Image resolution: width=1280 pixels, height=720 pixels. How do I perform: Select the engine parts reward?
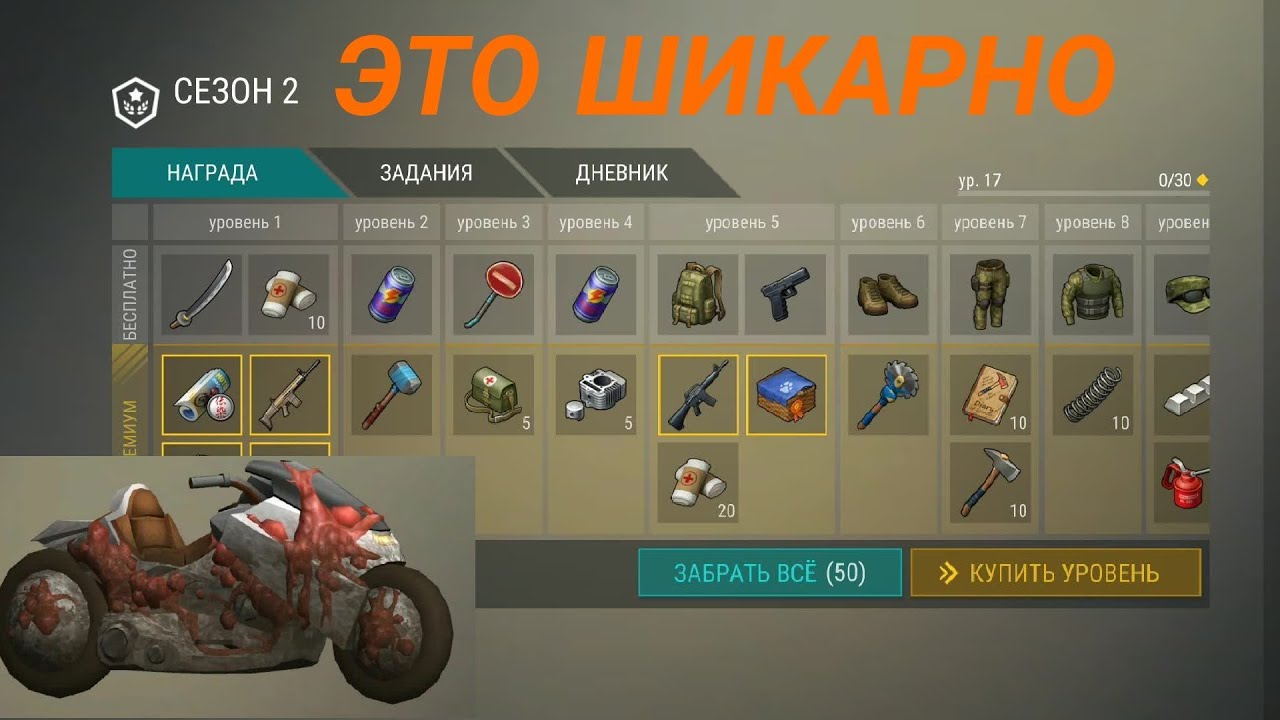click(x=595, y=394)
